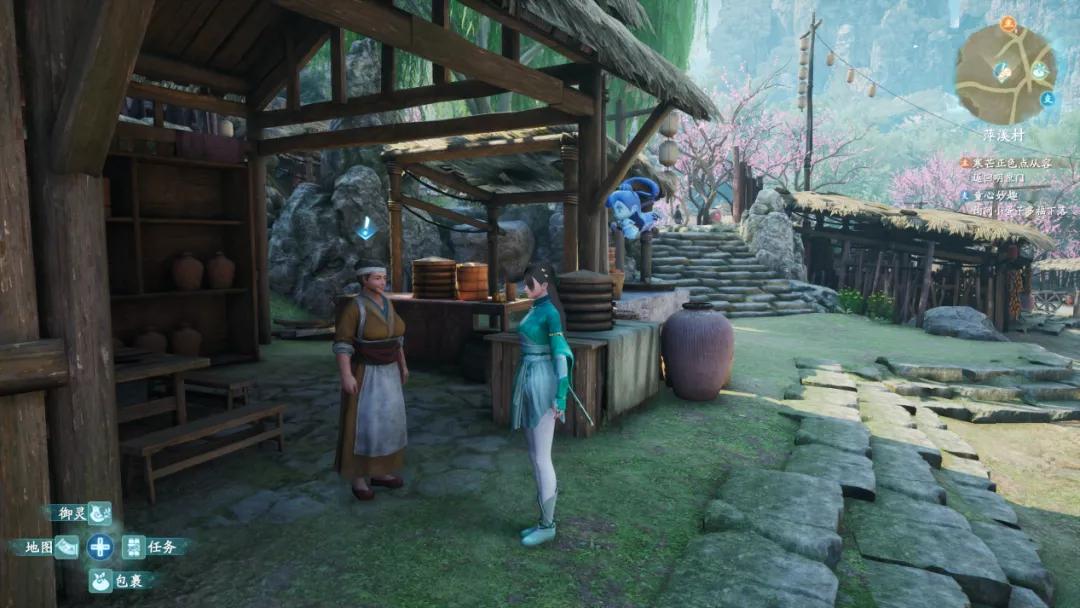Select the blue side quest marker on minimap
Screen dimensions: 1080x608
(x=1047, y=98)
